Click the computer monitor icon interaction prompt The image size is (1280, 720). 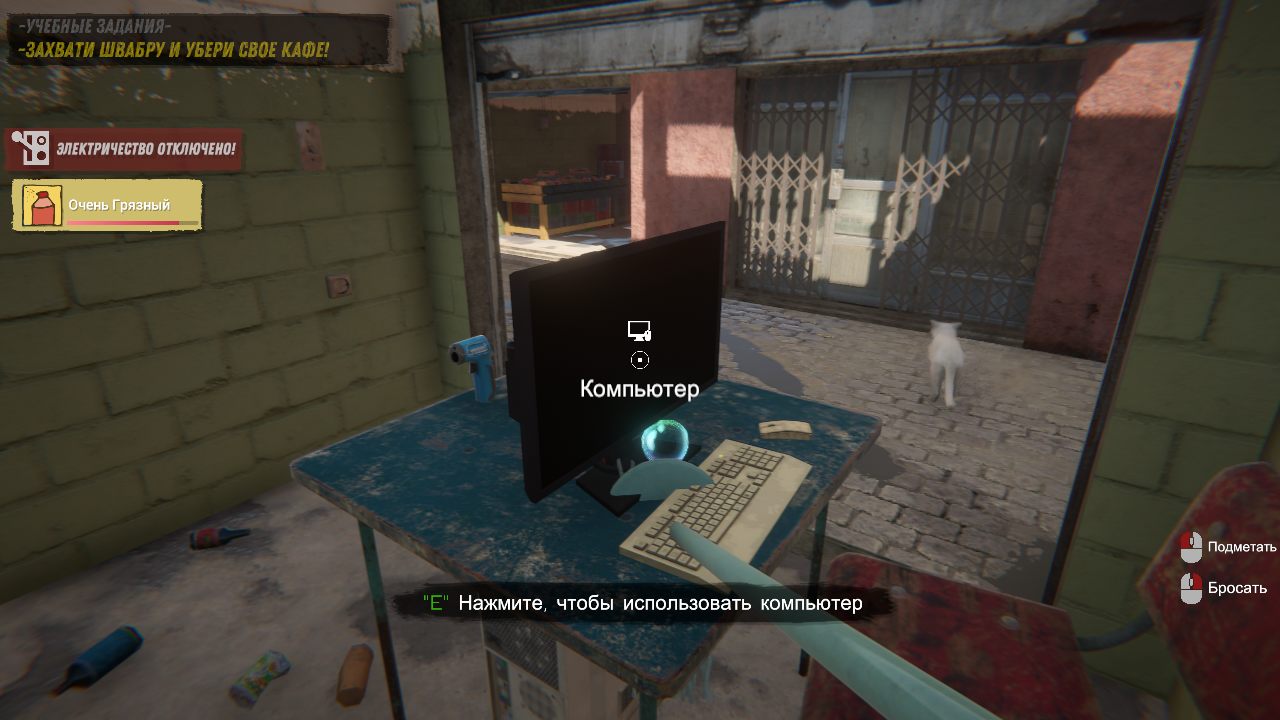click(641, 328)
